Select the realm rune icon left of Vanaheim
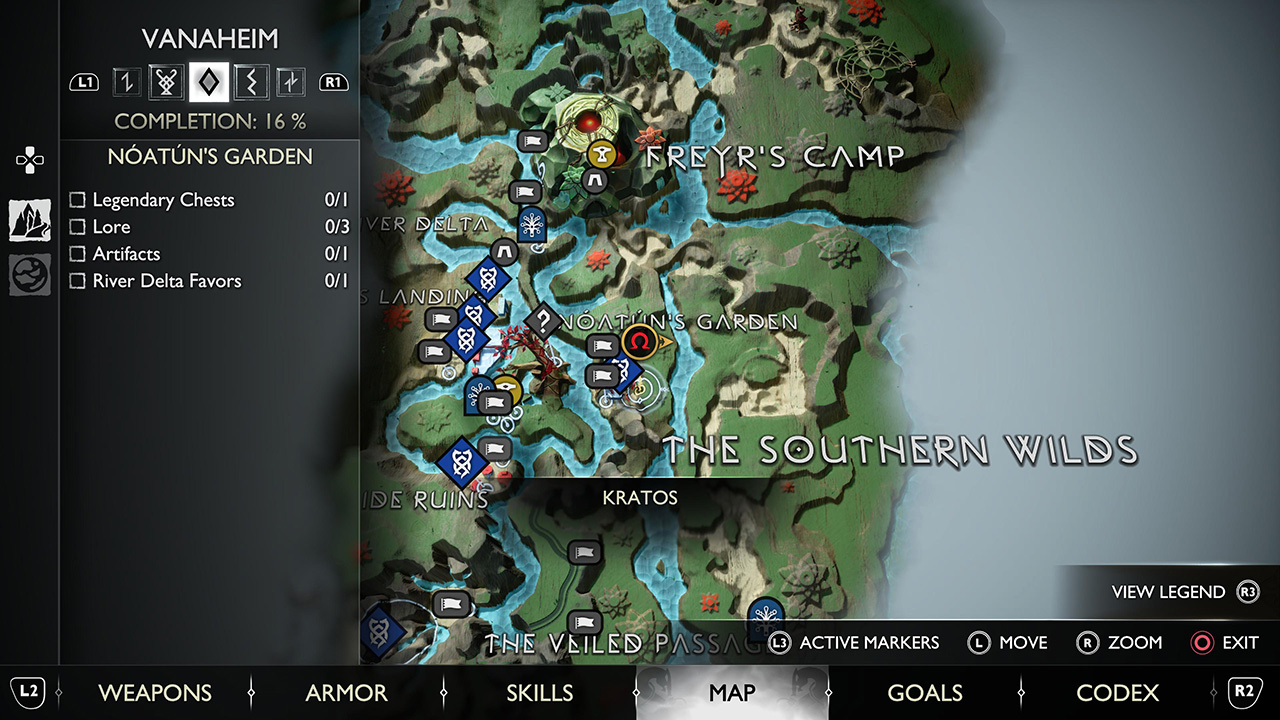 click(126, 82)
